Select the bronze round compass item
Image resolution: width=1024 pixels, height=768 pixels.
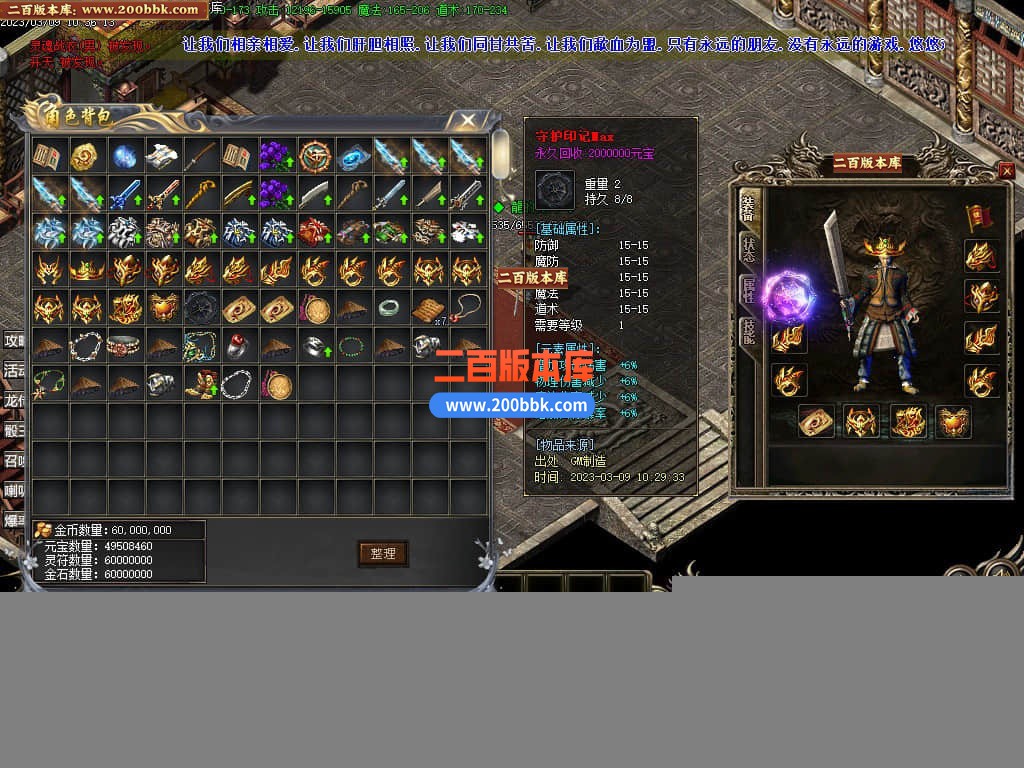pyautogui.click(x=314, y=155)
